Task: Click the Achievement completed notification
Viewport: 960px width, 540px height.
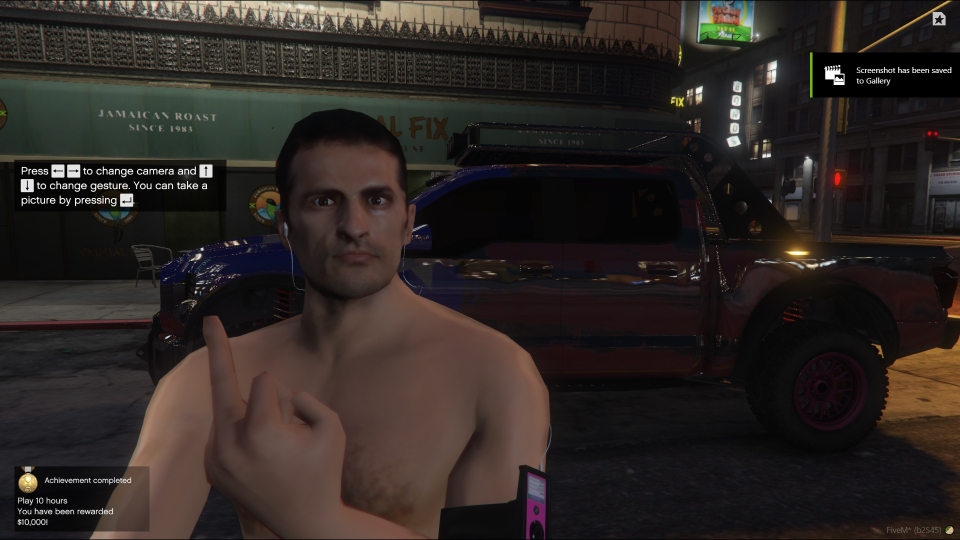Action: [x=80, y=498]
